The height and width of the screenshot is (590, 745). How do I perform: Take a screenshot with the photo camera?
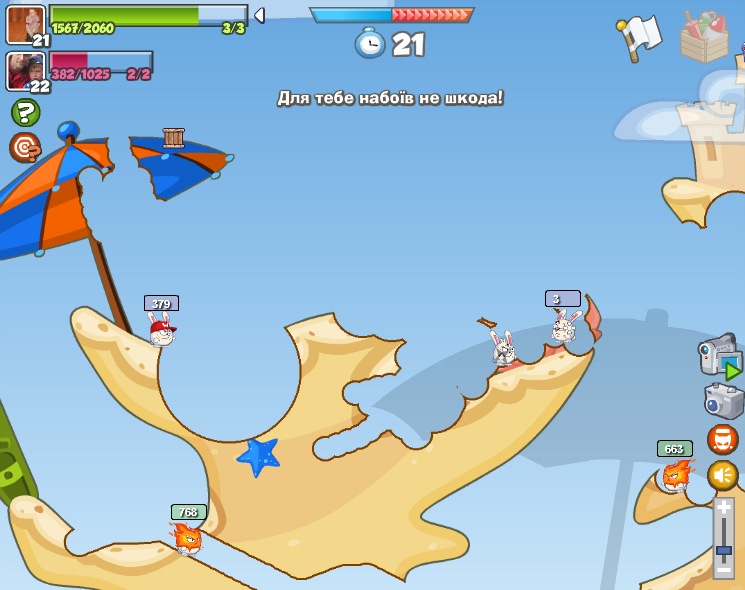tap(723, 401)
